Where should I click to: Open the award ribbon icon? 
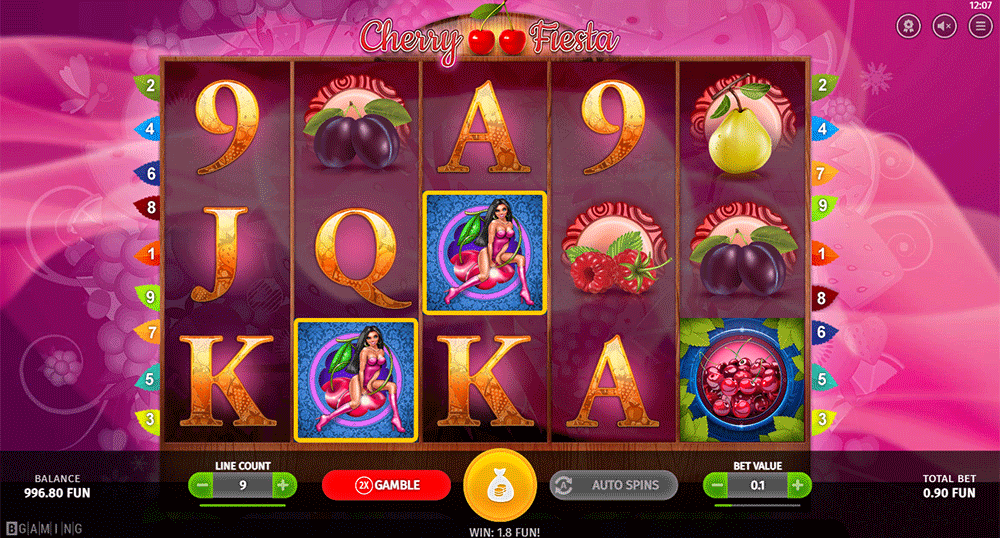(908, 27)
